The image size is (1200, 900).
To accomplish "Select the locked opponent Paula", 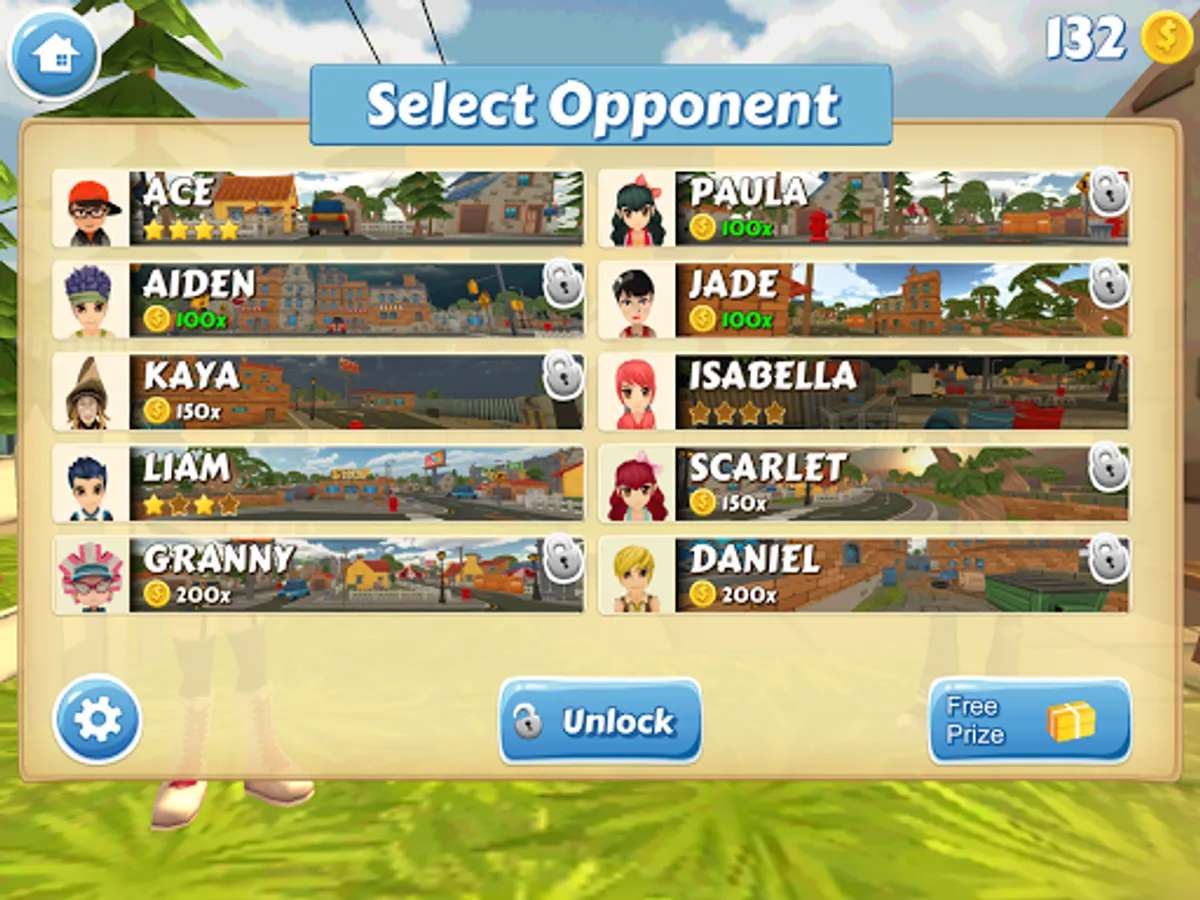I will click(864, 208).
